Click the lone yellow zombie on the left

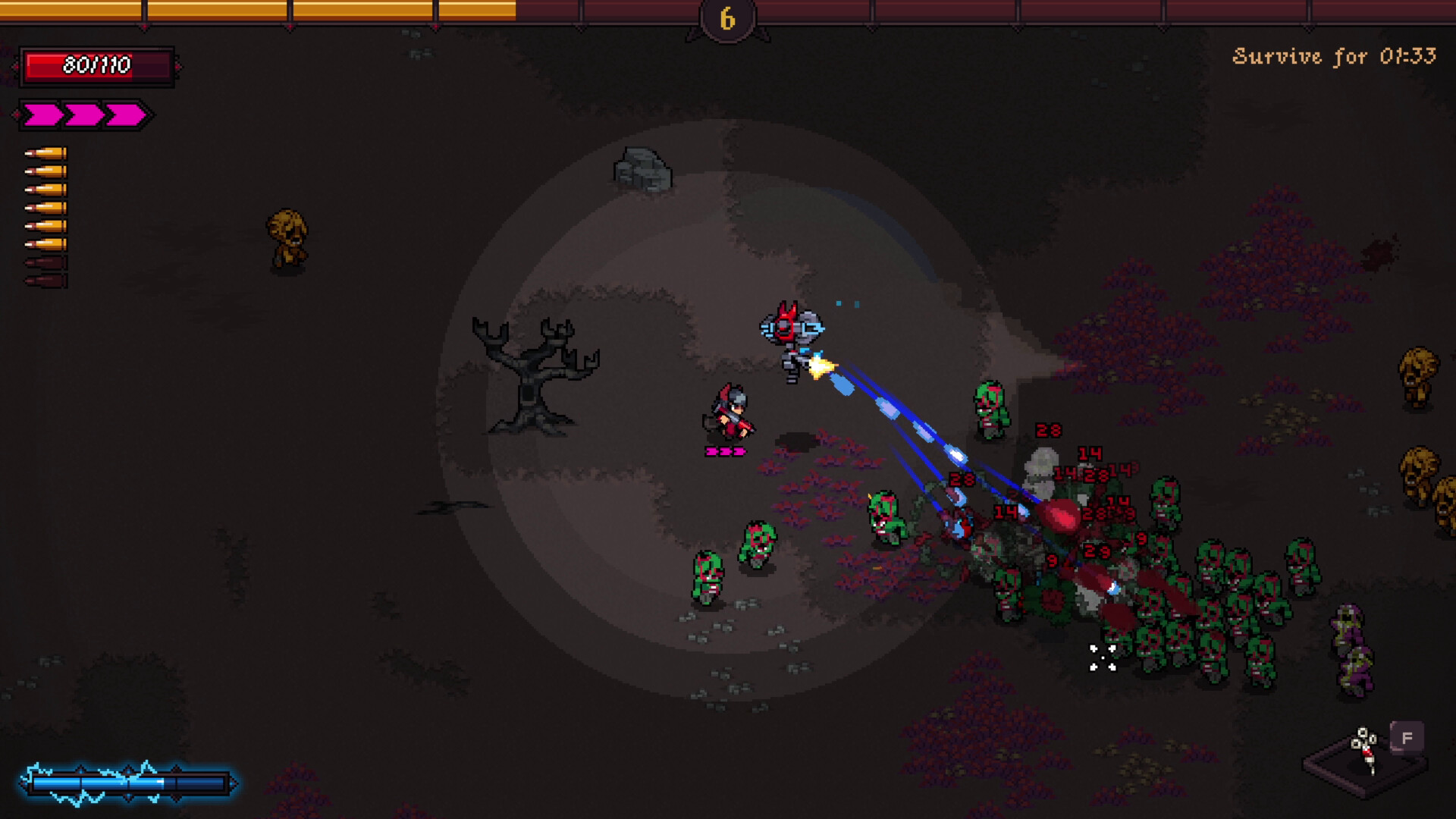click(287, 237)
